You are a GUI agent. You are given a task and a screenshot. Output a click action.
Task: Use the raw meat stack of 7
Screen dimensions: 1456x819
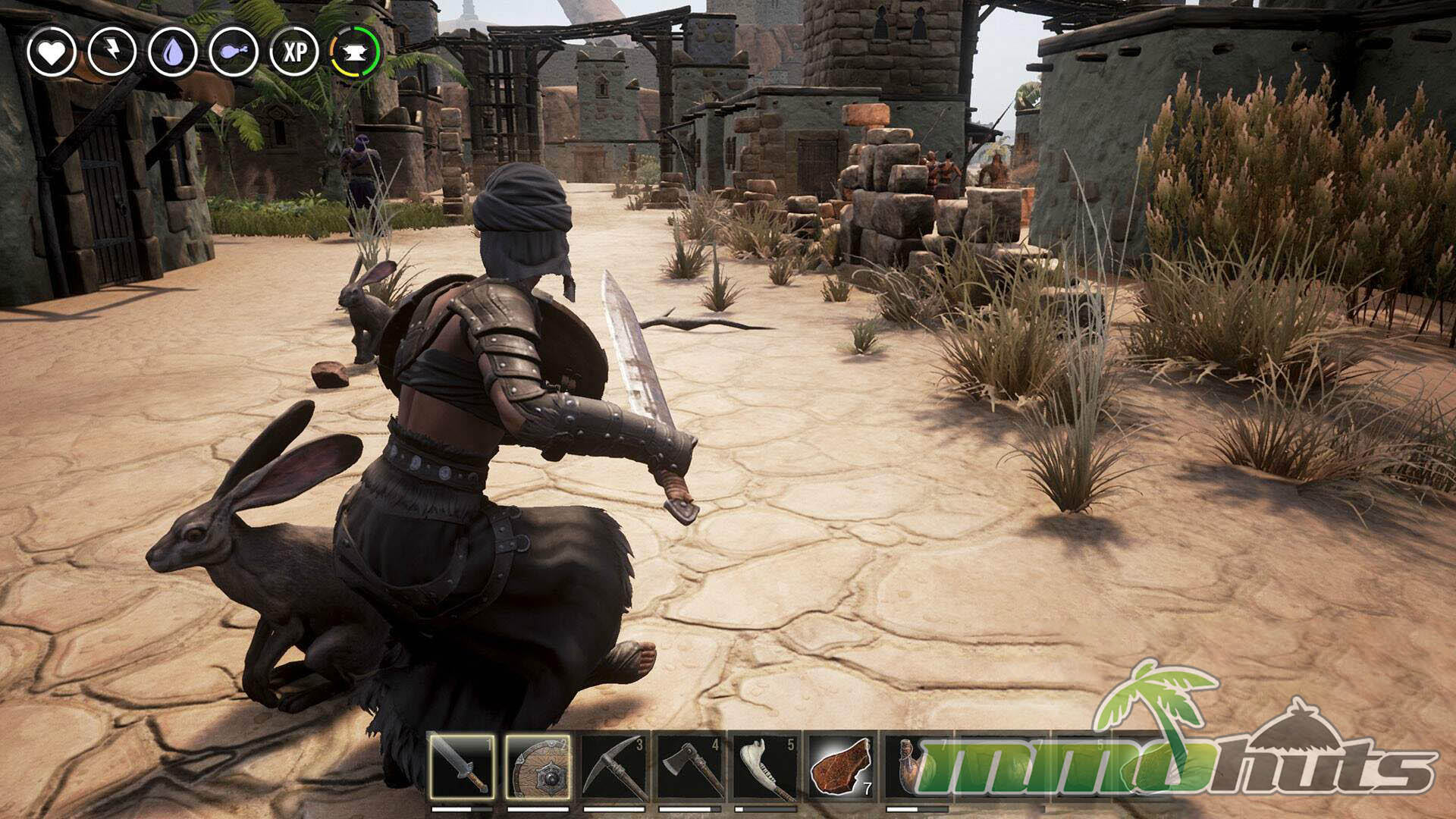pos(841,766)
